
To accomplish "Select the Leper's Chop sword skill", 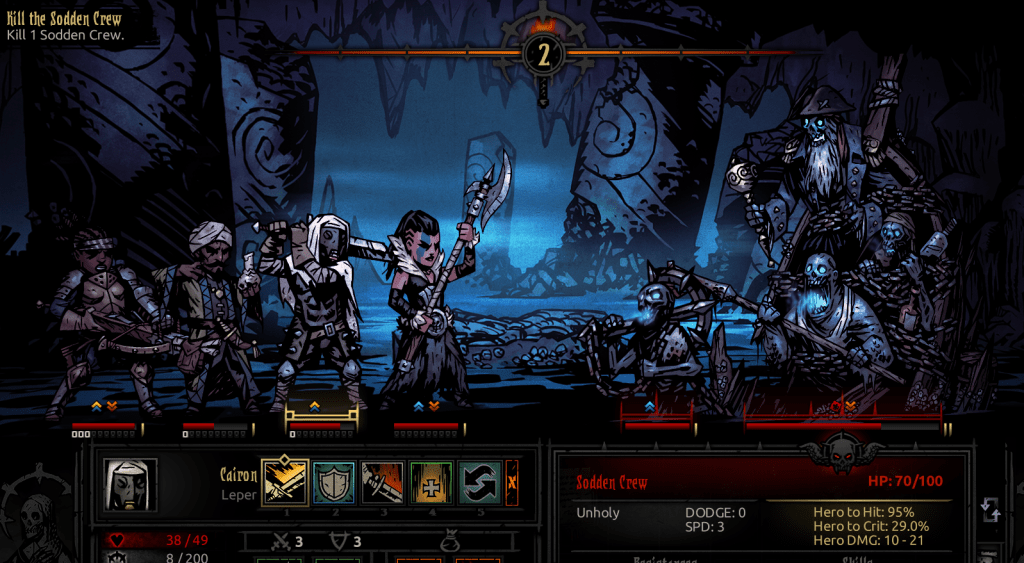I will pos(285,483).
